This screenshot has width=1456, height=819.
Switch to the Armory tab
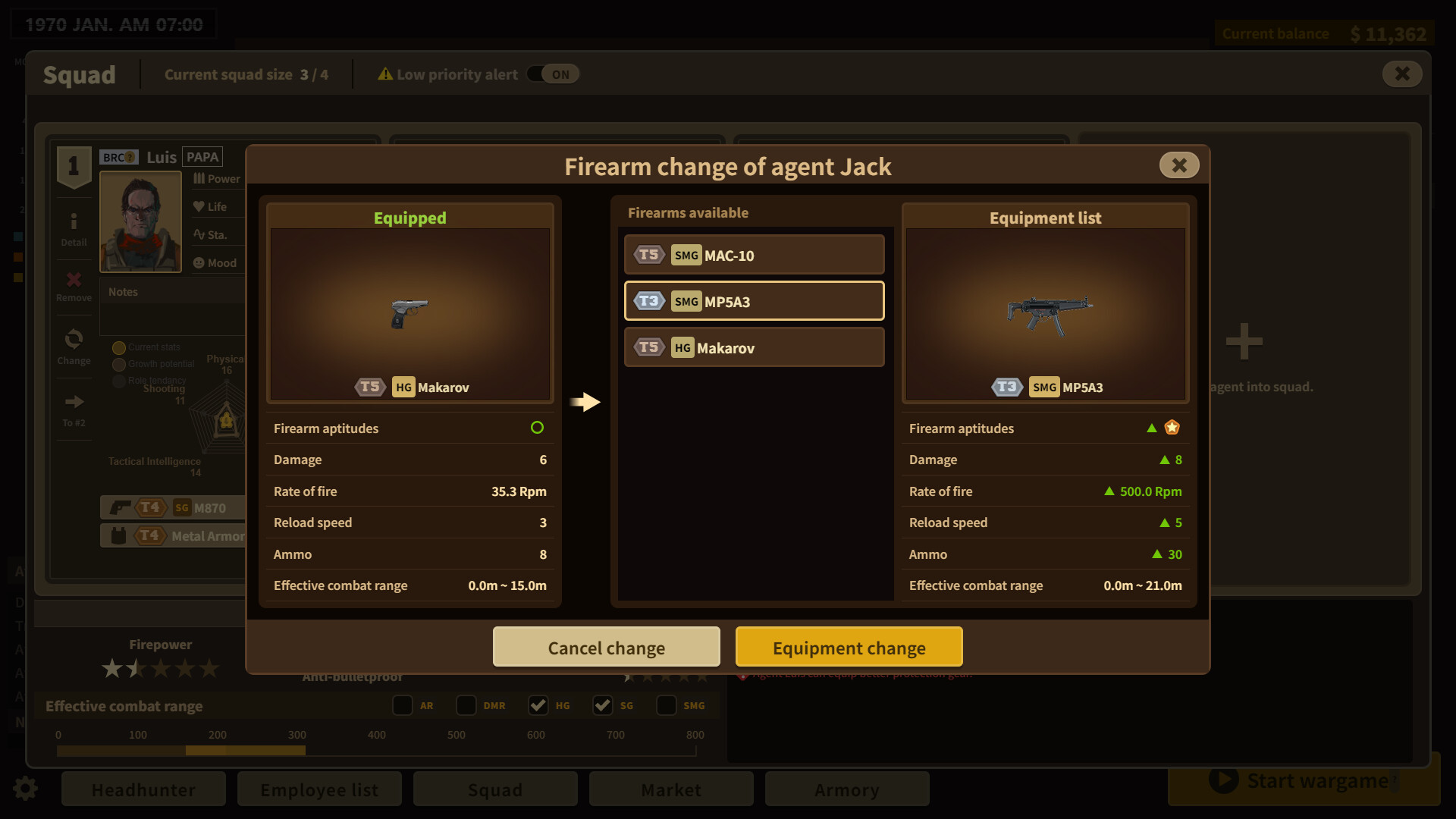[847, 789]
